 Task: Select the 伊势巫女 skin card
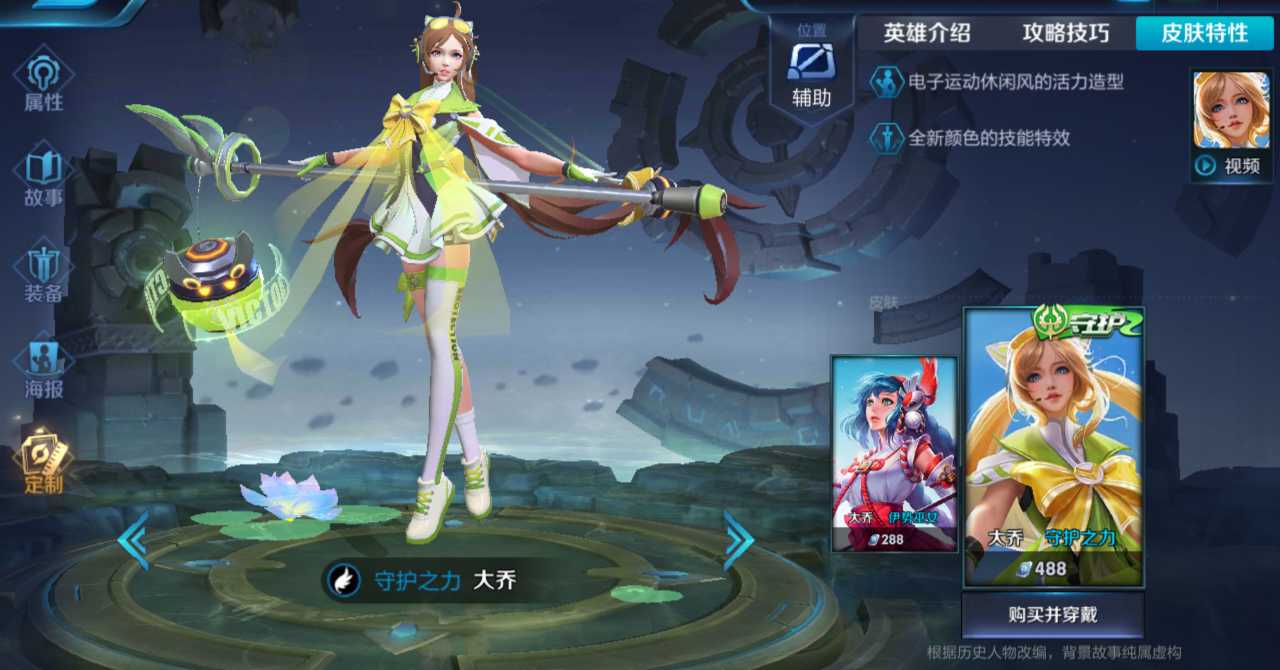click(894, 454)
